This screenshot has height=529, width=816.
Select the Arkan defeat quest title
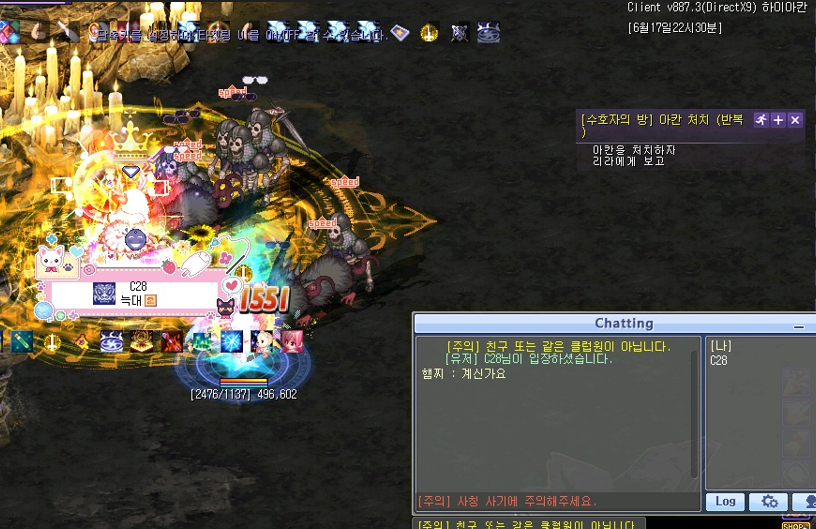pyautogui.click(x=662, y=120)
